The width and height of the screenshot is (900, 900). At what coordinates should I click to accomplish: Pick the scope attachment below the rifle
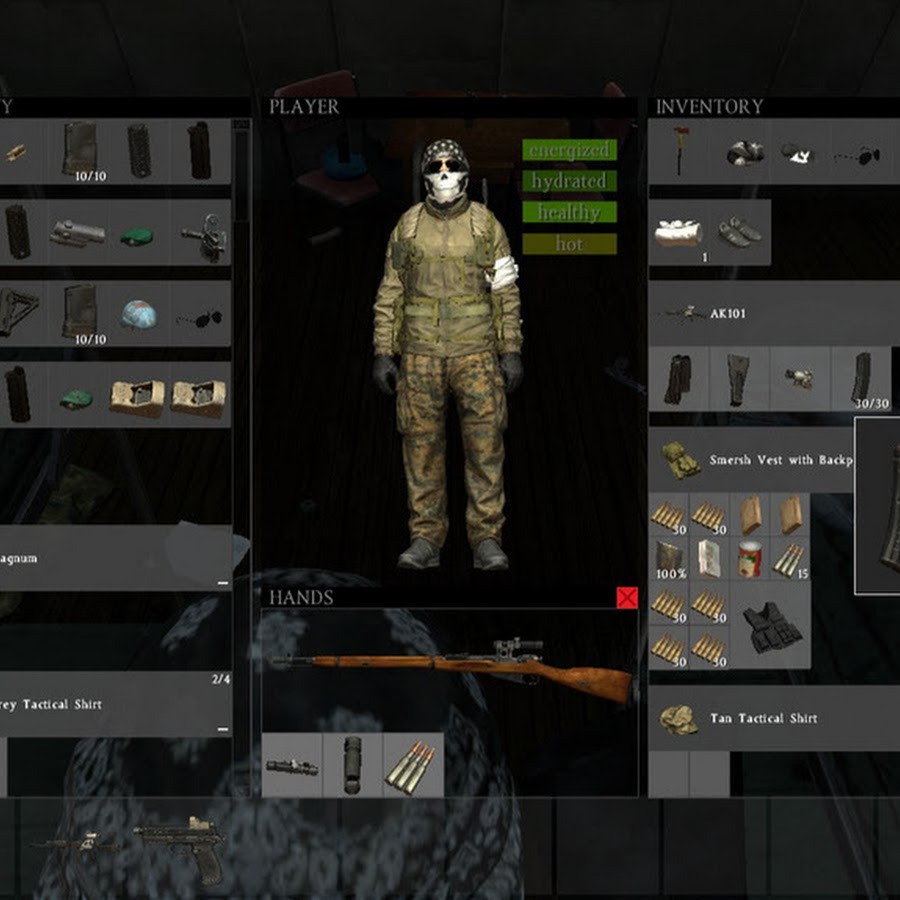(292, 766)
